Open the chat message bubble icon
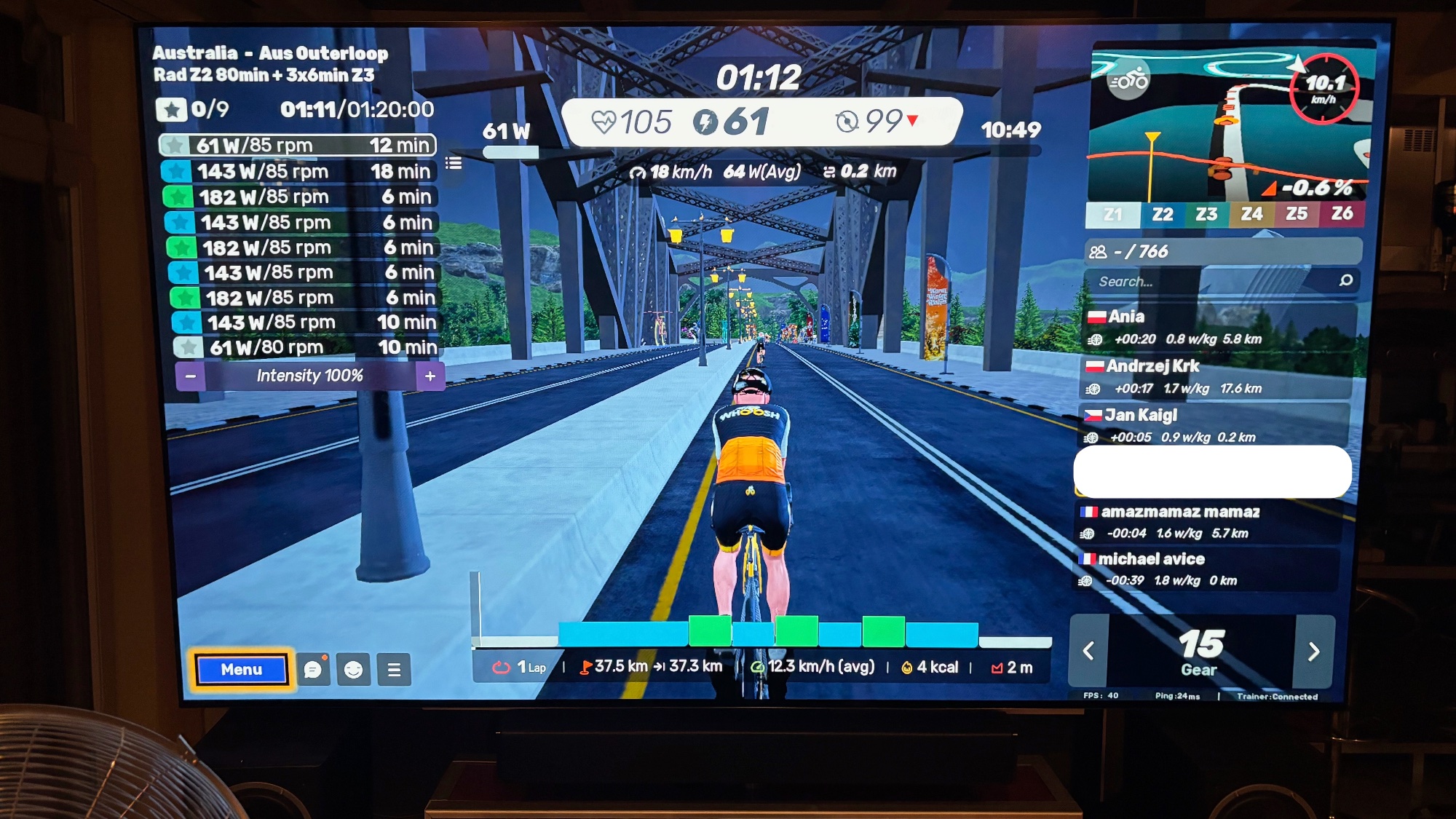Viewport: 1456px width, 819px height. [313, 670]
